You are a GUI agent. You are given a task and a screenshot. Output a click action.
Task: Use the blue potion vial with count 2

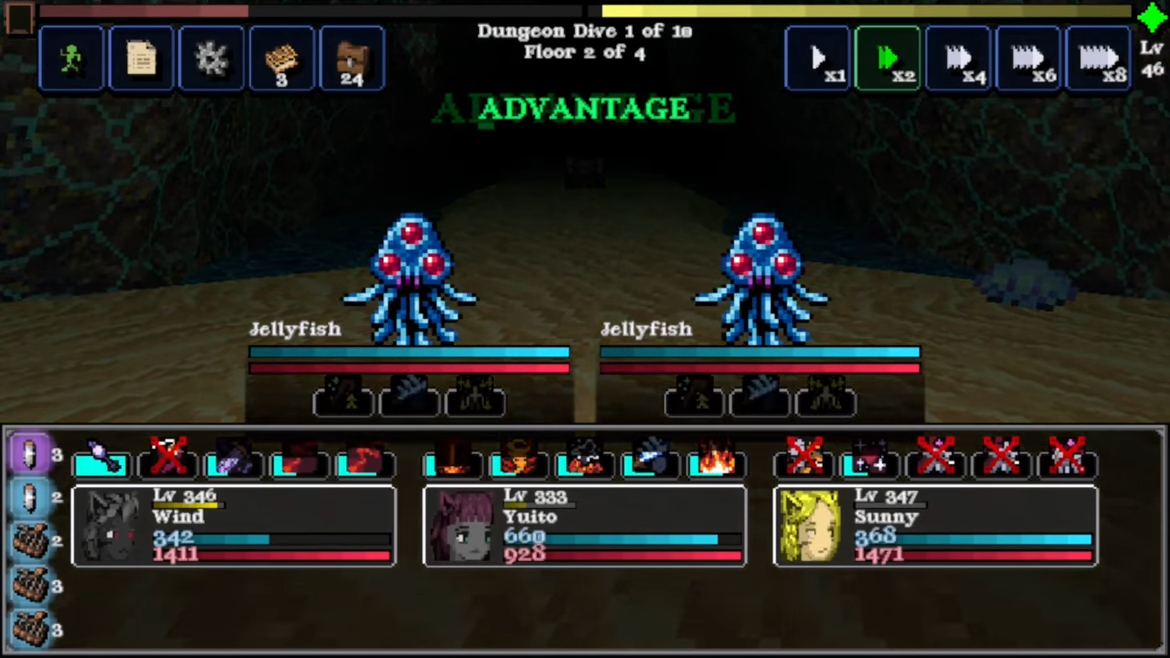coord(30,498)
